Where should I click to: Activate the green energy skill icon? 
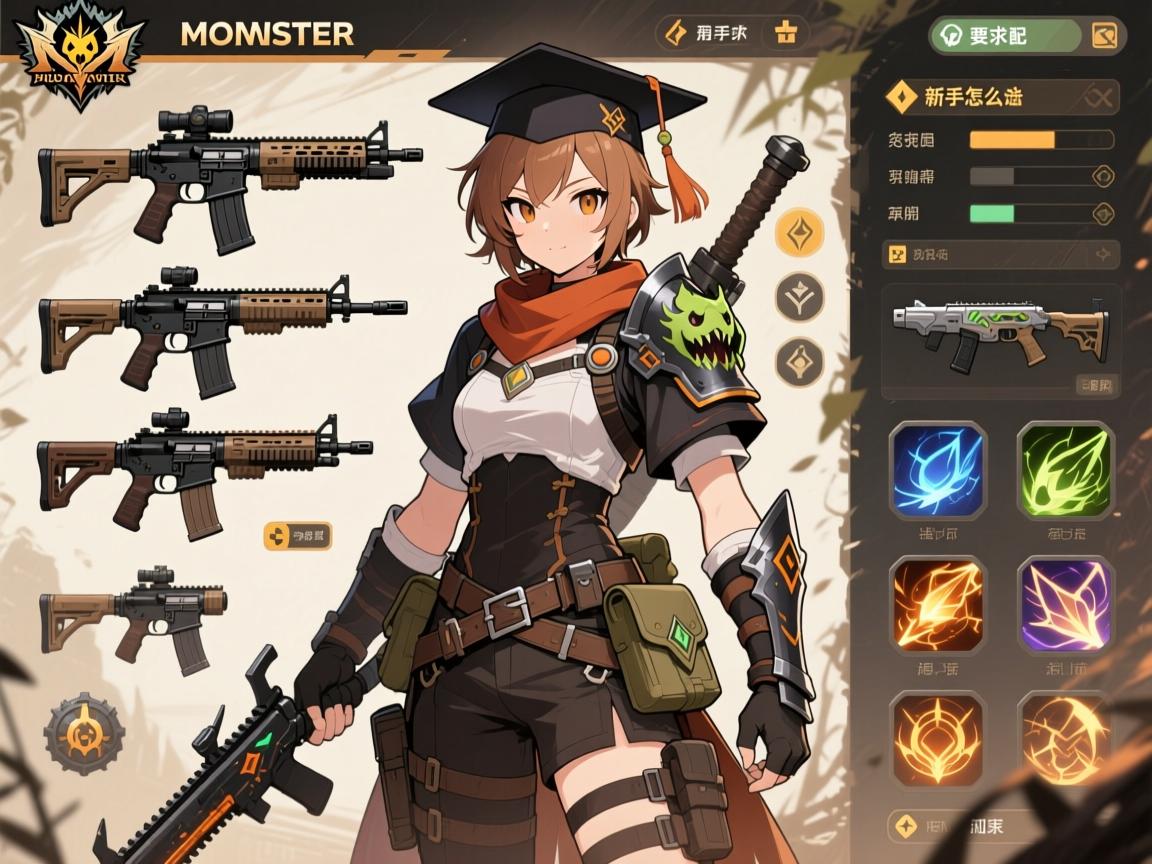[x=1065, y=470]
